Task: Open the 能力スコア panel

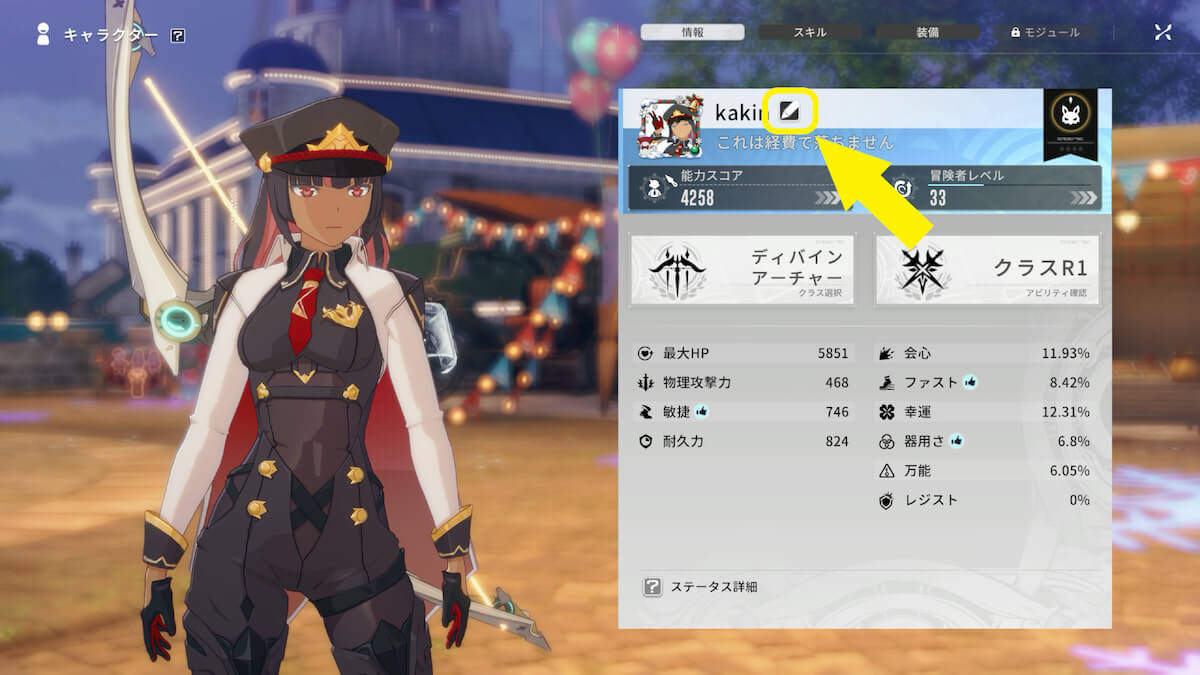Action: pos(737,187)
